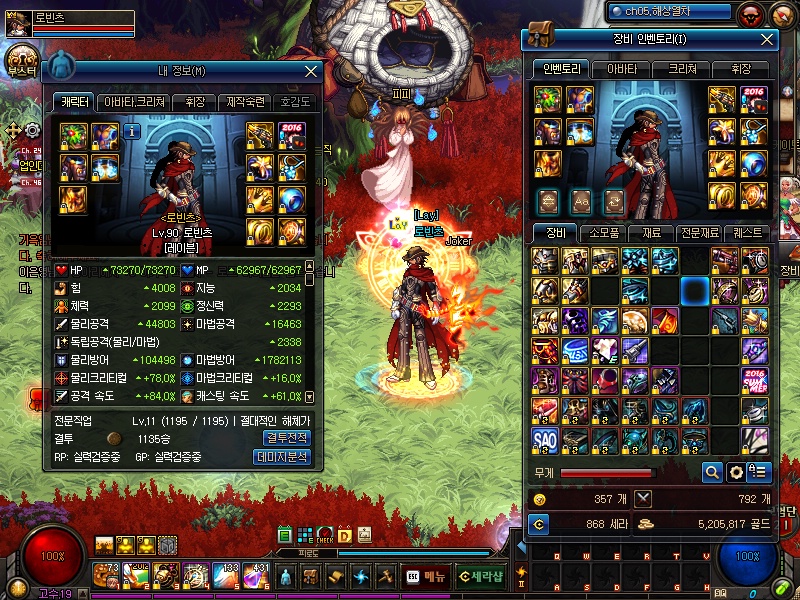This screenshot has height=600, width=800.
Task: Close the My Info (내 정보) window
Action: coord(311,72)
